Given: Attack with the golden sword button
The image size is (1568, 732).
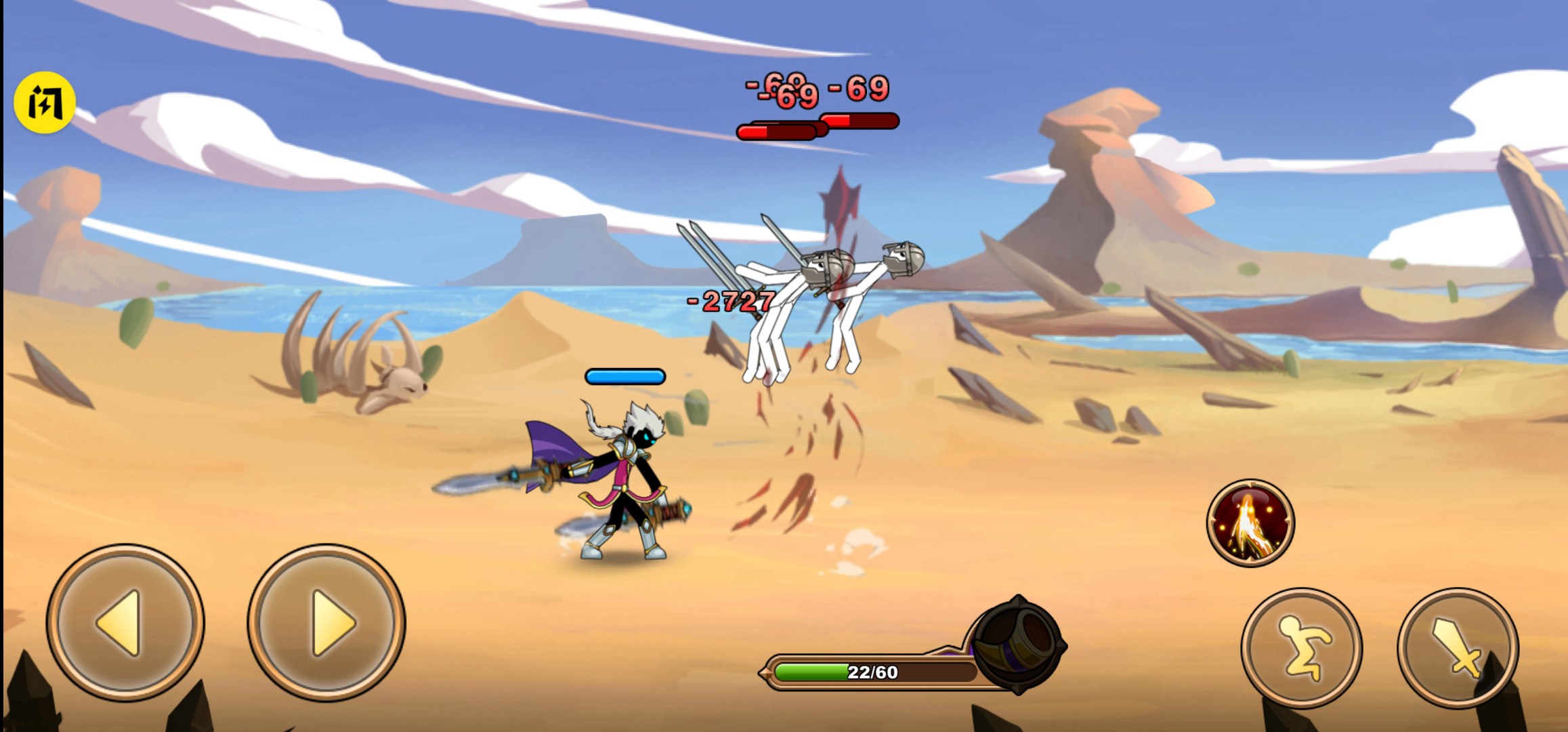Looking at the screenshot, I should coord(1457,647).
